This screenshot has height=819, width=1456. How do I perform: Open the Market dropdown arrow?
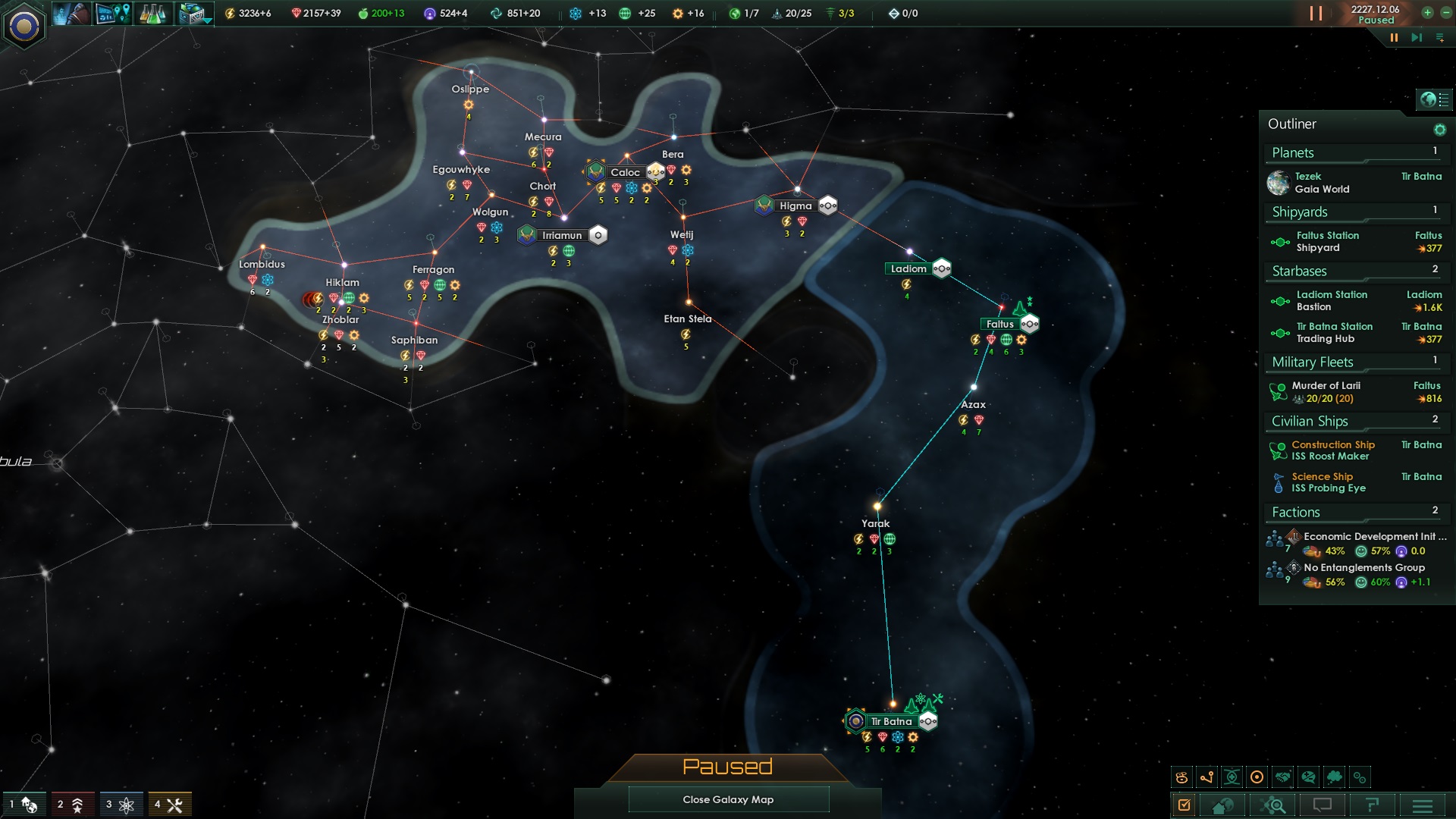pyautogui.click(x=206, y=21)
